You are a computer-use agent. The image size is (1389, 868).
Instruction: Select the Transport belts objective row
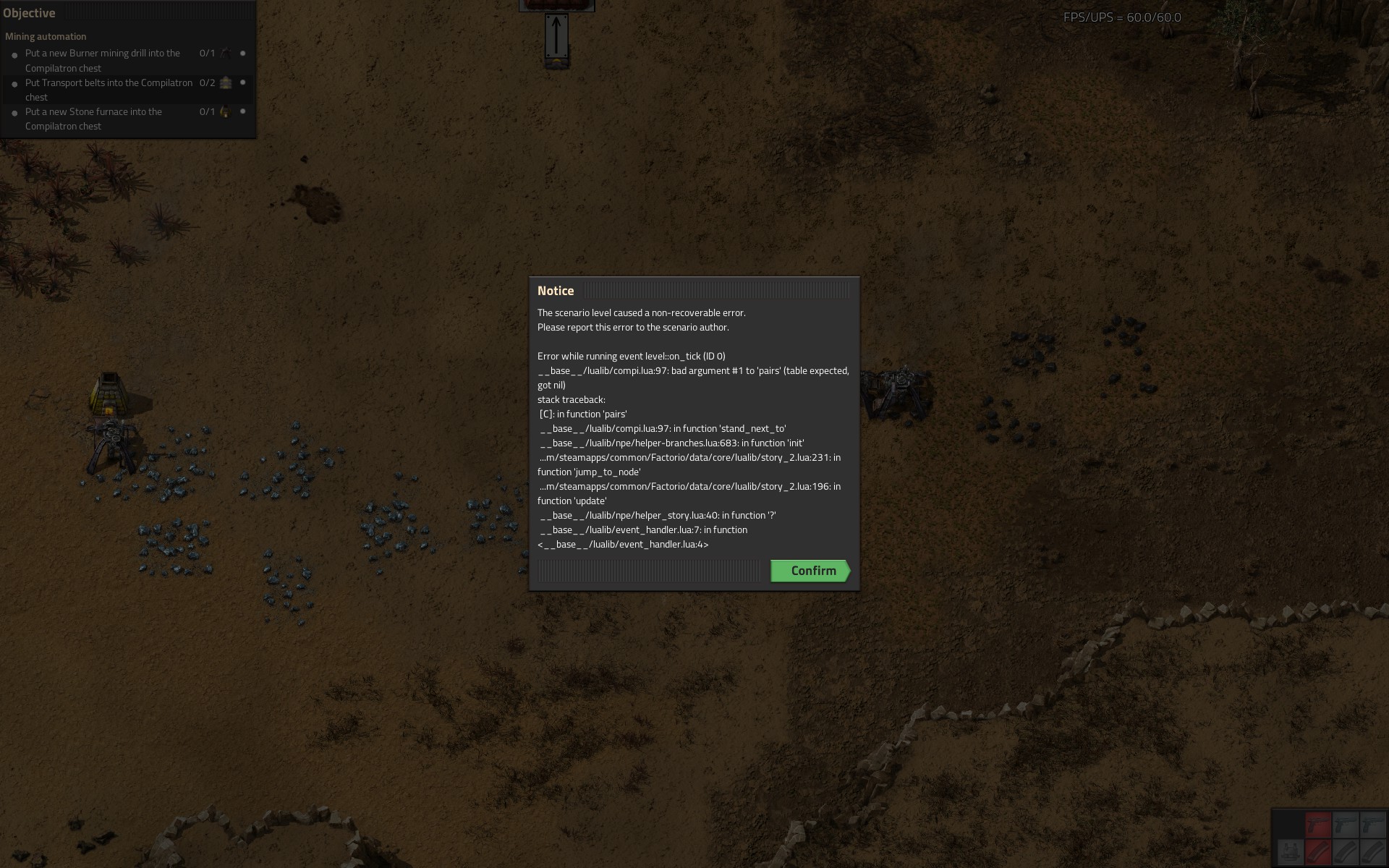click(109, 90)
